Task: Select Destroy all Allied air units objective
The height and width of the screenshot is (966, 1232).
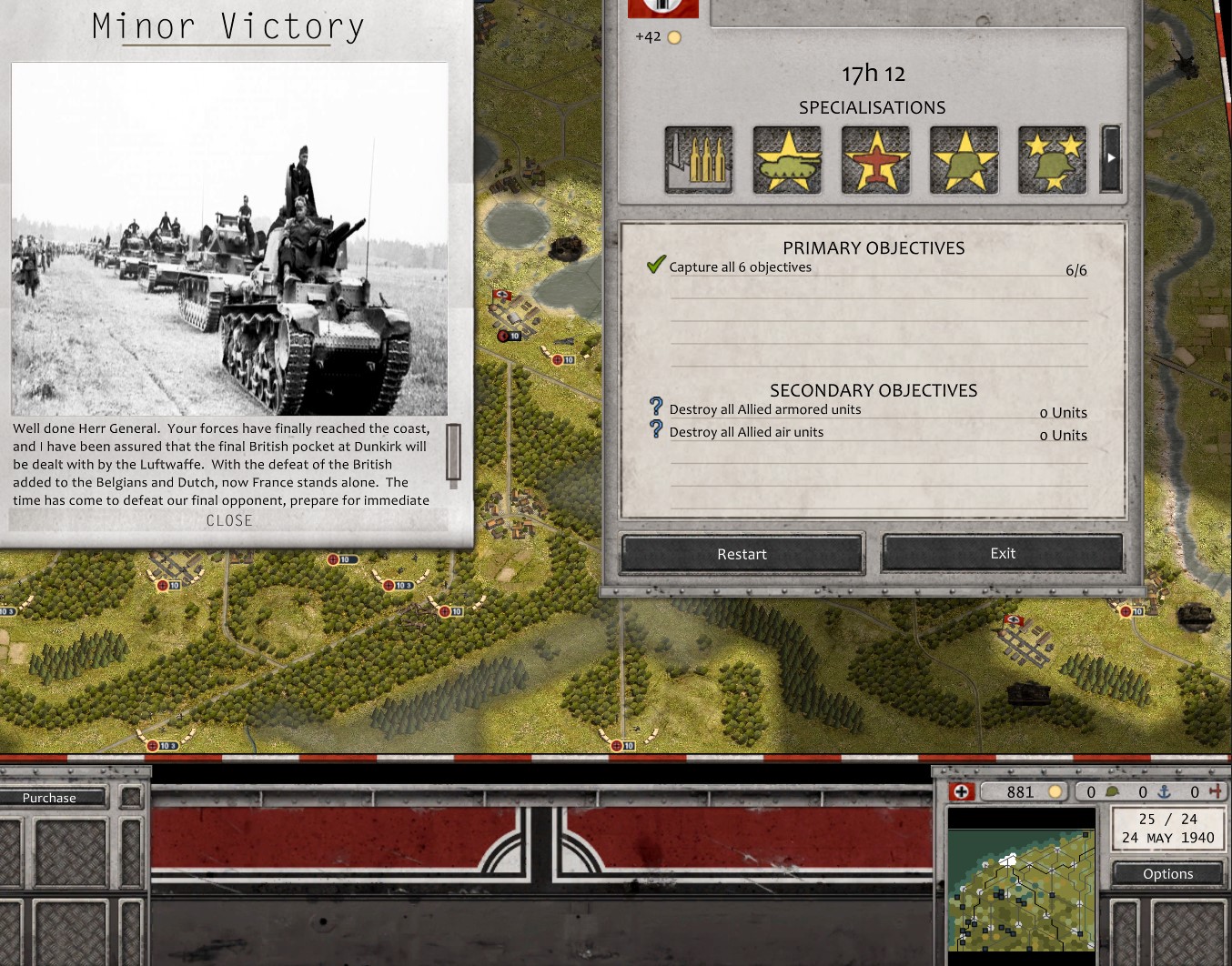Action: 746,433
